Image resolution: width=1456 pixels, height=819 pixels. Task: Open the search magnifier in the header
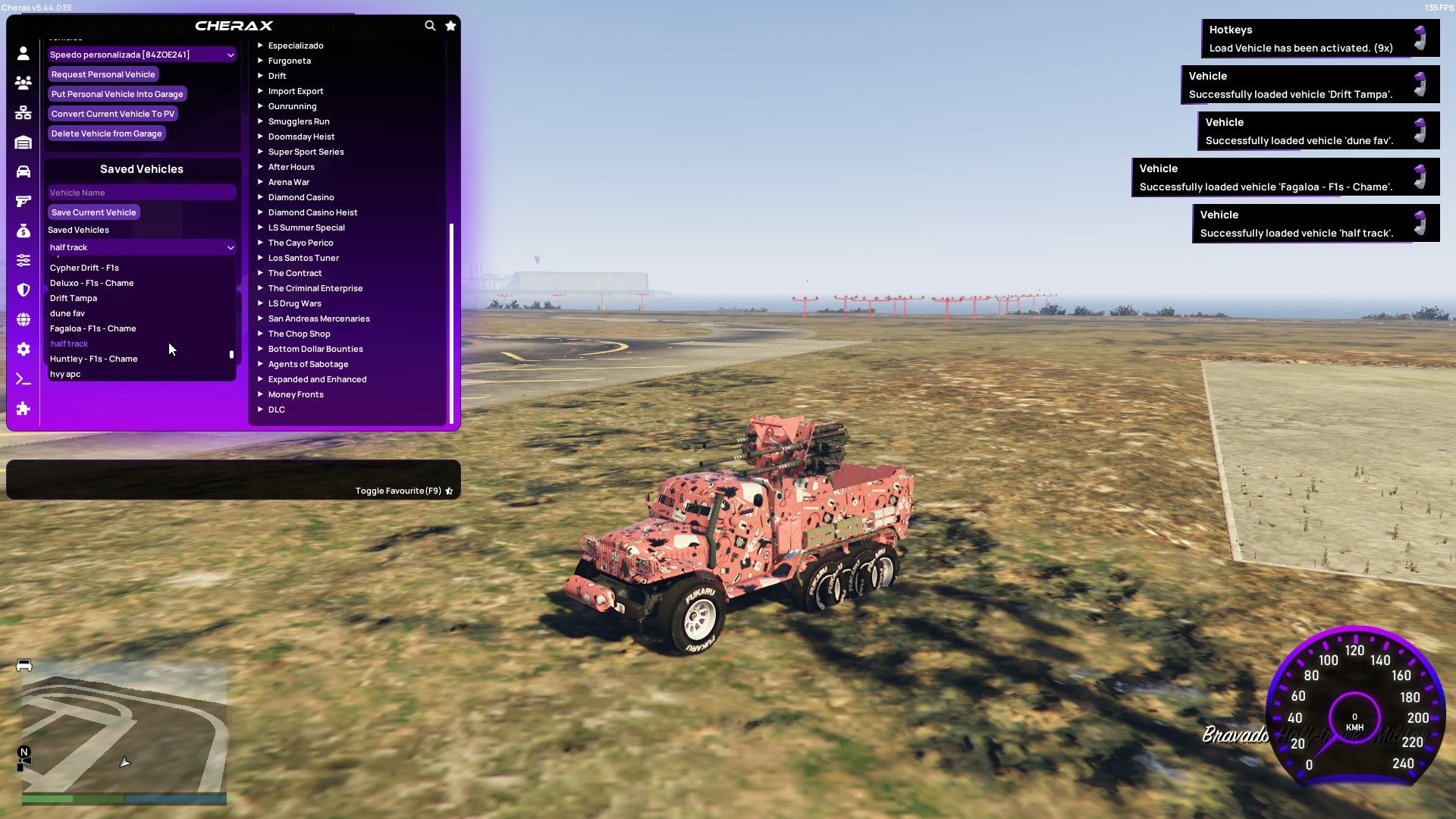coord(430,25)
